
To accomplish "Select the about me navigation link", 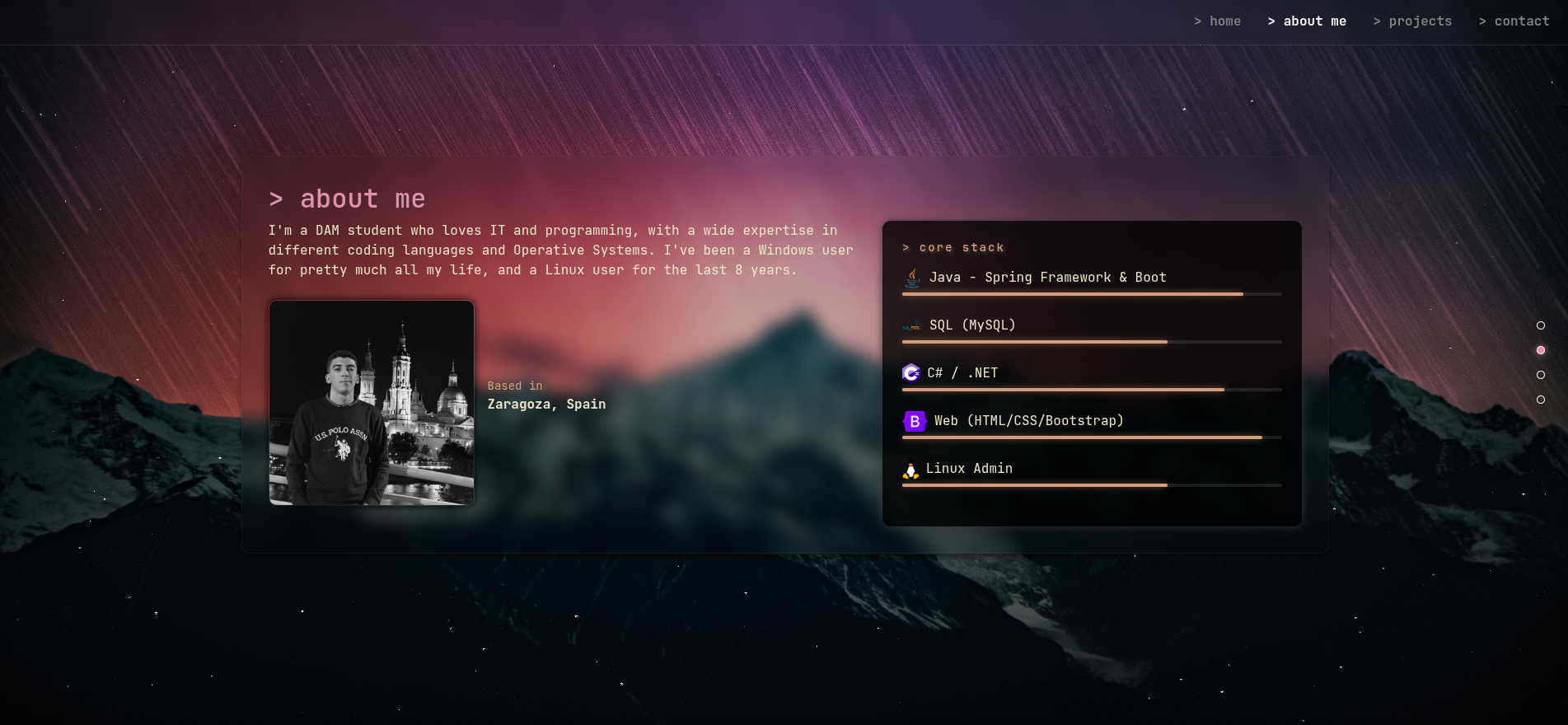I will [x=1307, y=21].
